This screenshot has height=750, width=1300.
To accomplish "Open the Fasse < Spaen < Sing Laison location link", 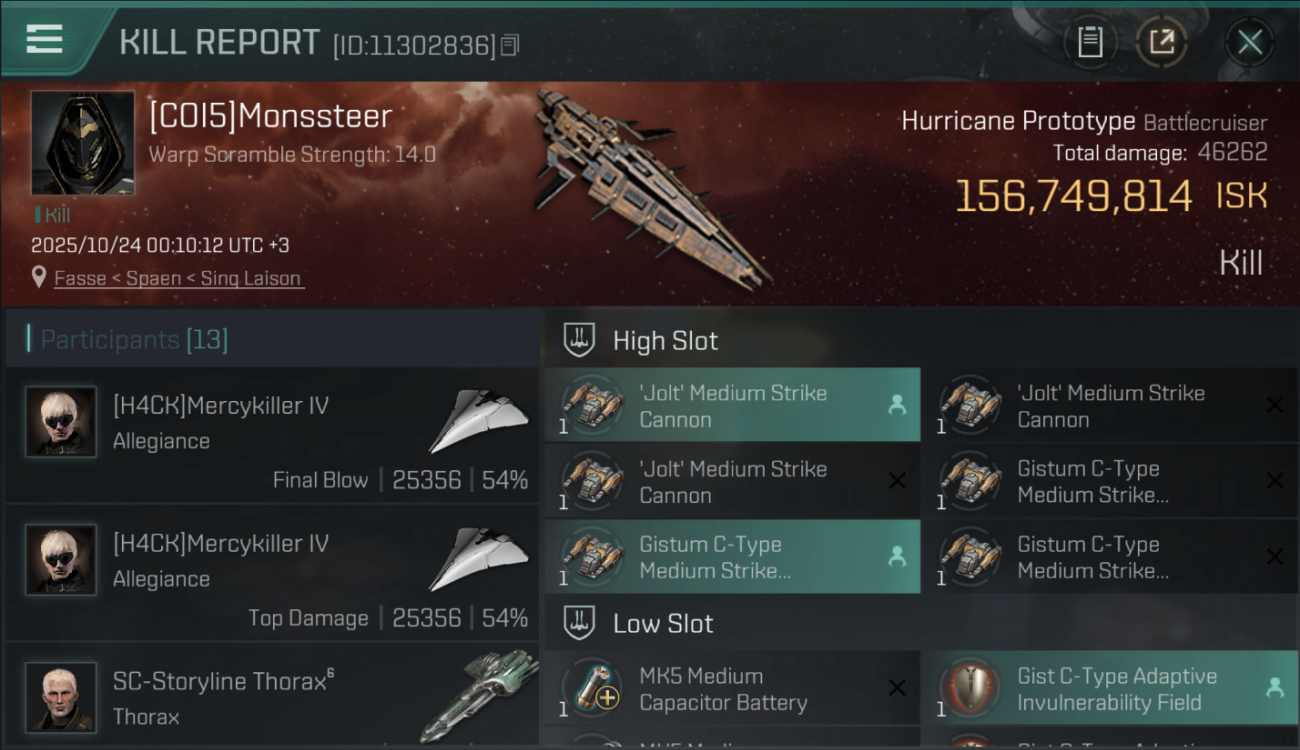I will coord(177,278).
